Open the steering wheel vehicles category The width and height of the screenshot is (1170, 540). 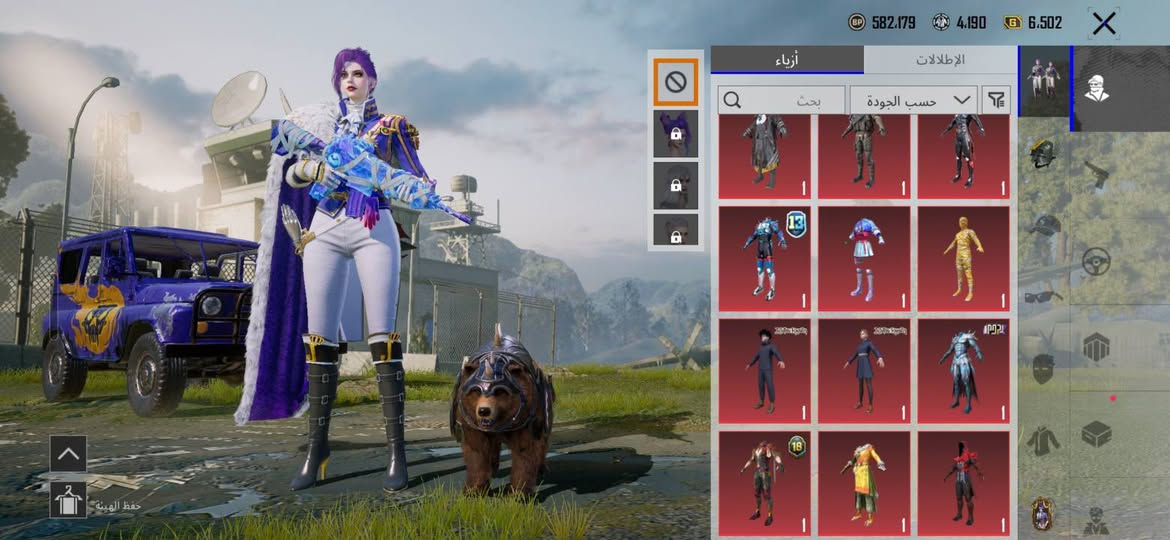[1097, 262]
